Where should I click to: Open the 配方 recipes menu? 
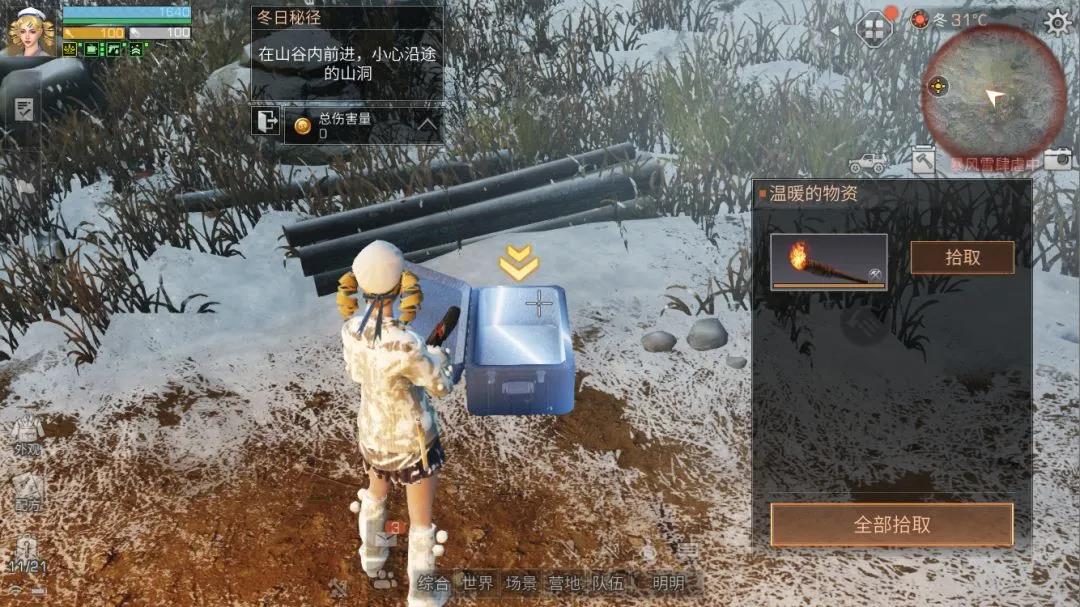click(27, 493)
